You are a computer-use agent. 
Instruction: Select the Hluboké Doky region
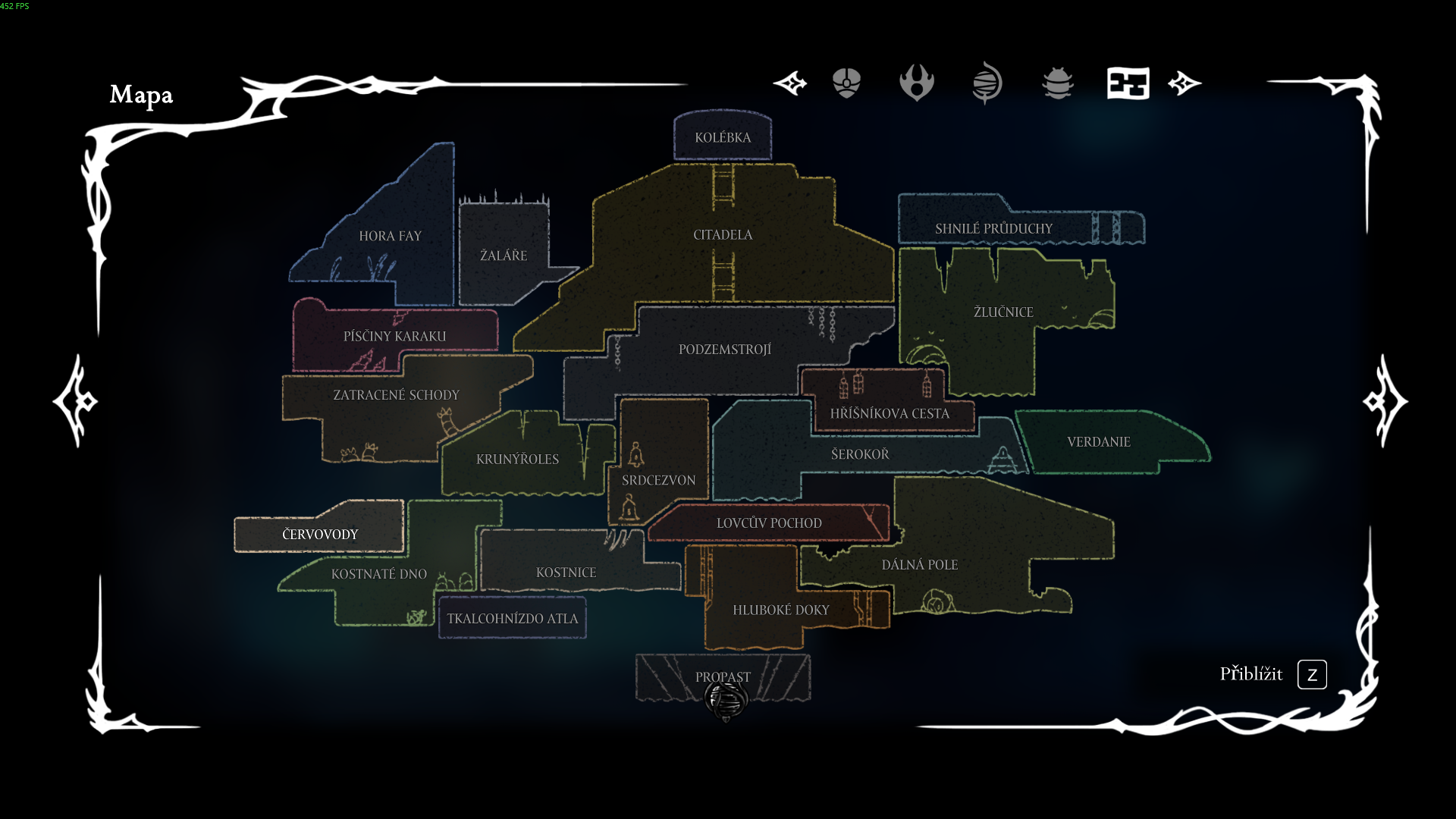[781, 609]
